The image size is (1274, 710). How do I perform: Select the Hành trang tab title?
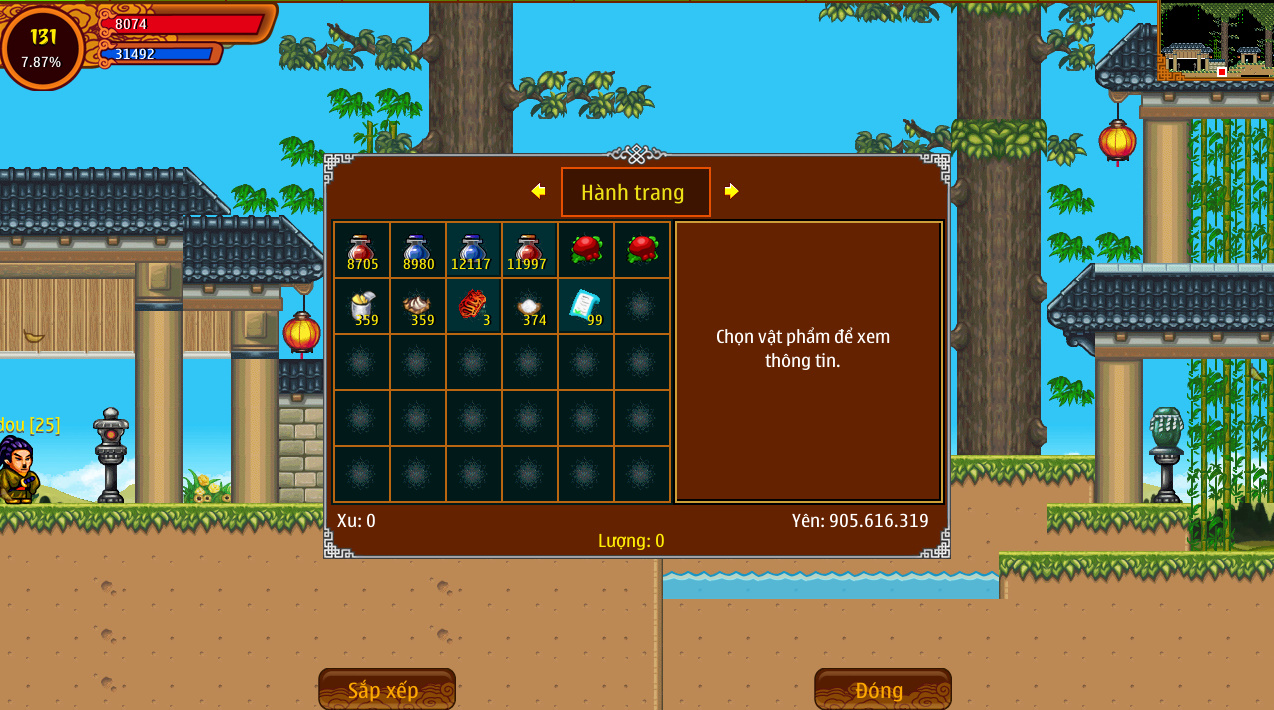[635, 192]
